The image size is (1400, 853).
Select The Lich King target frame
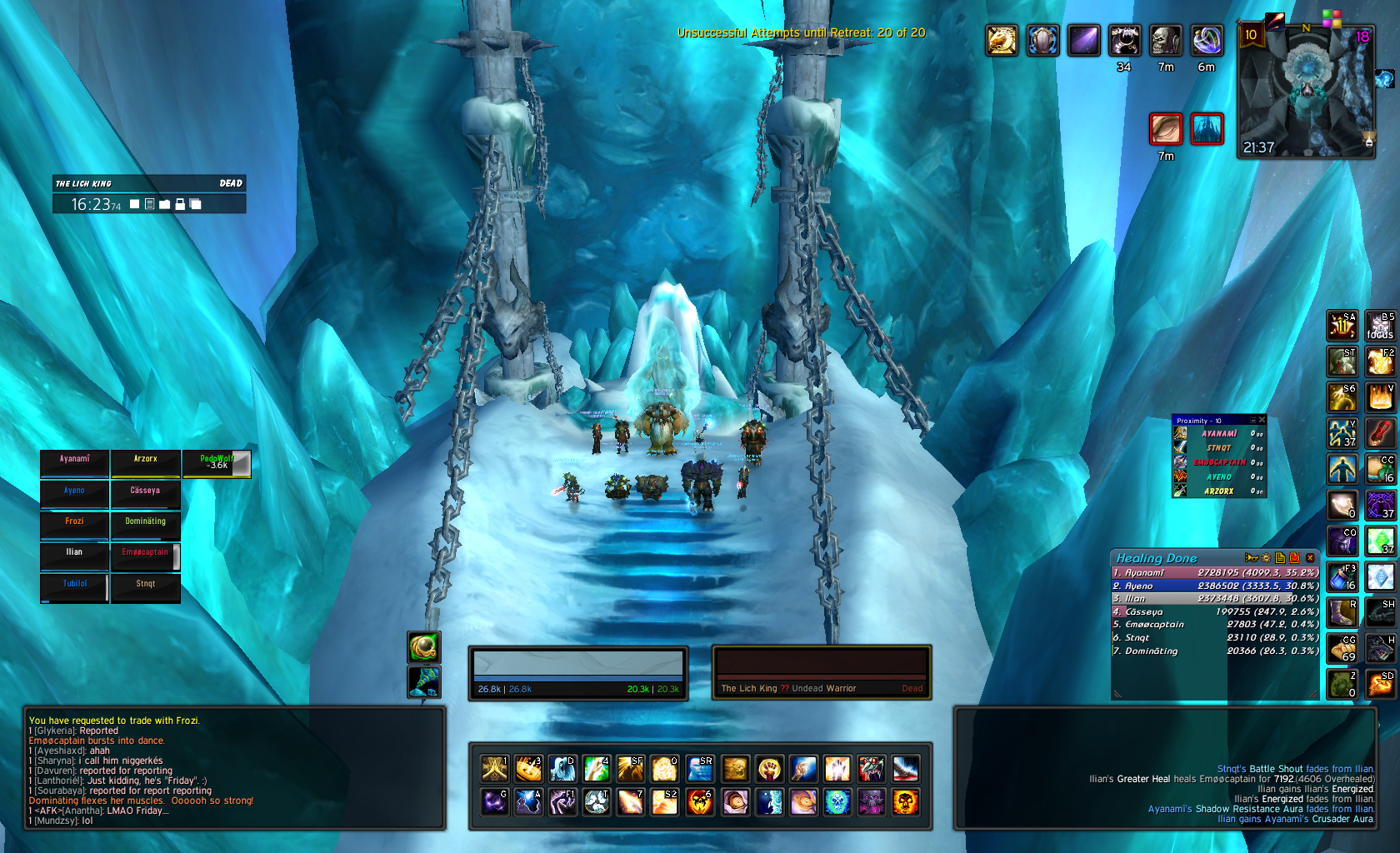[822, 672]
